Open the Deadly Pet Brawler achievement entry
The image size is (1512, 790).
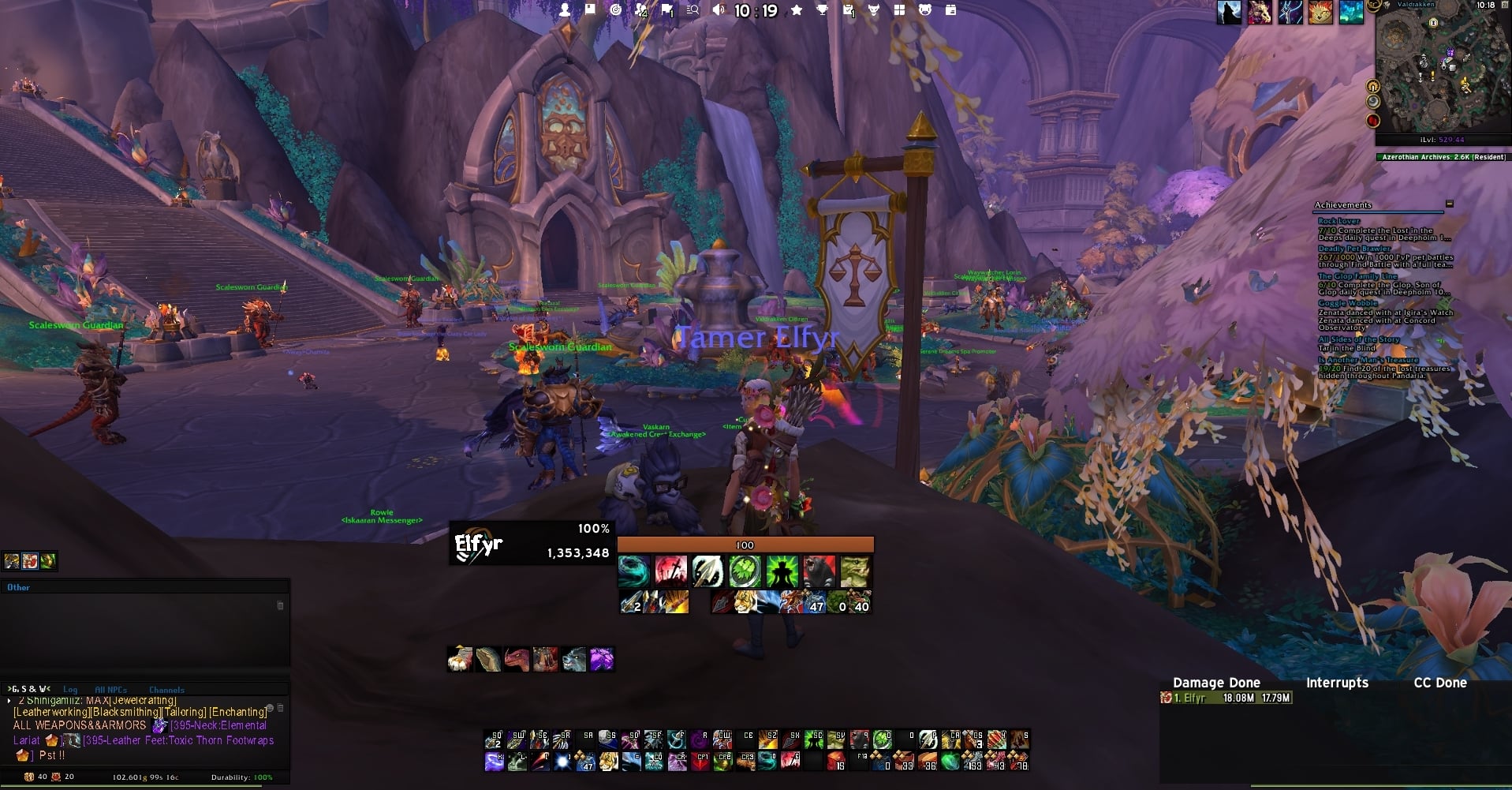1353,249
